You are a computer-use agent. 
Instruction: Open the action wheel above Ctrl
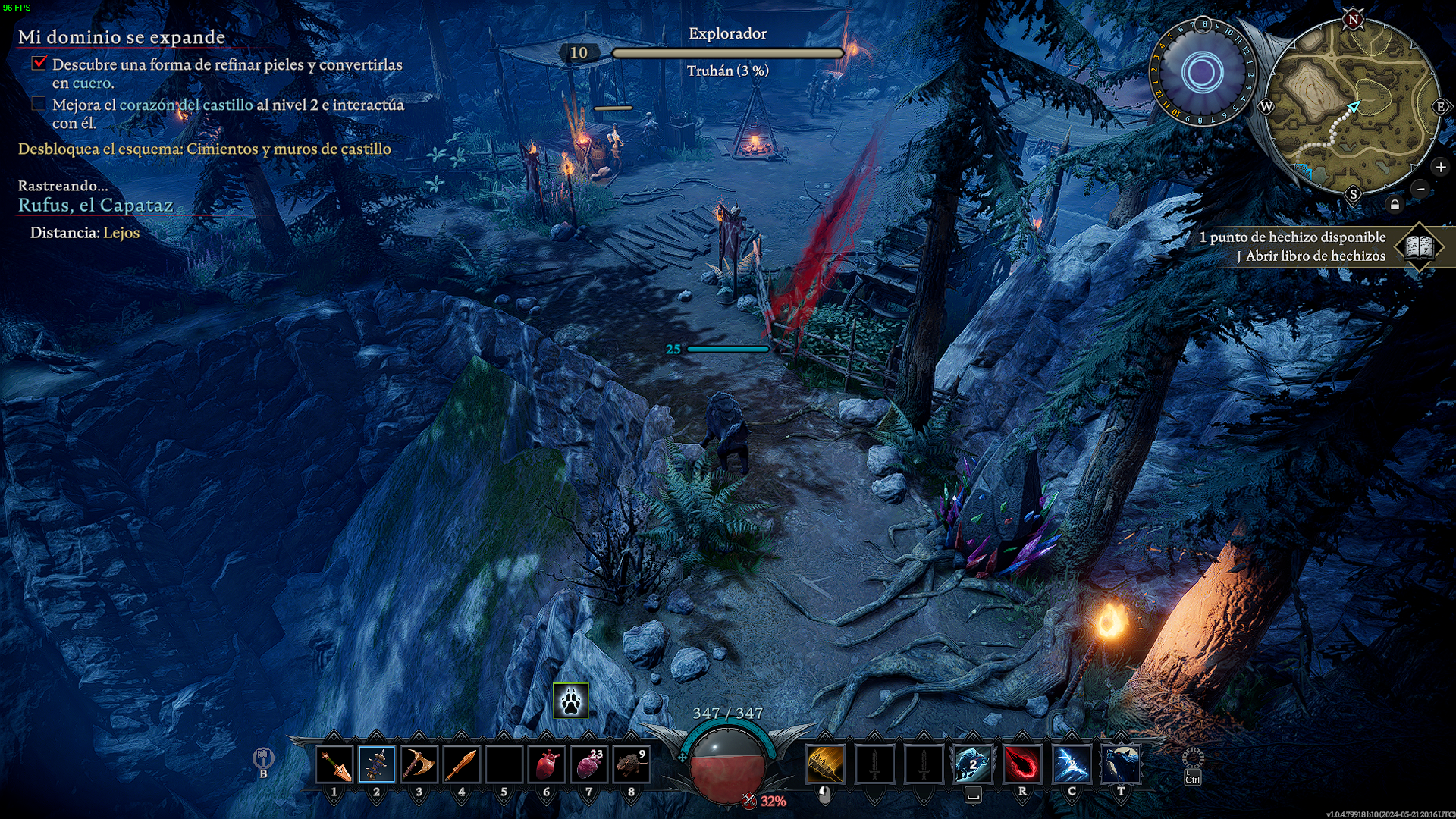[1193, 758]
